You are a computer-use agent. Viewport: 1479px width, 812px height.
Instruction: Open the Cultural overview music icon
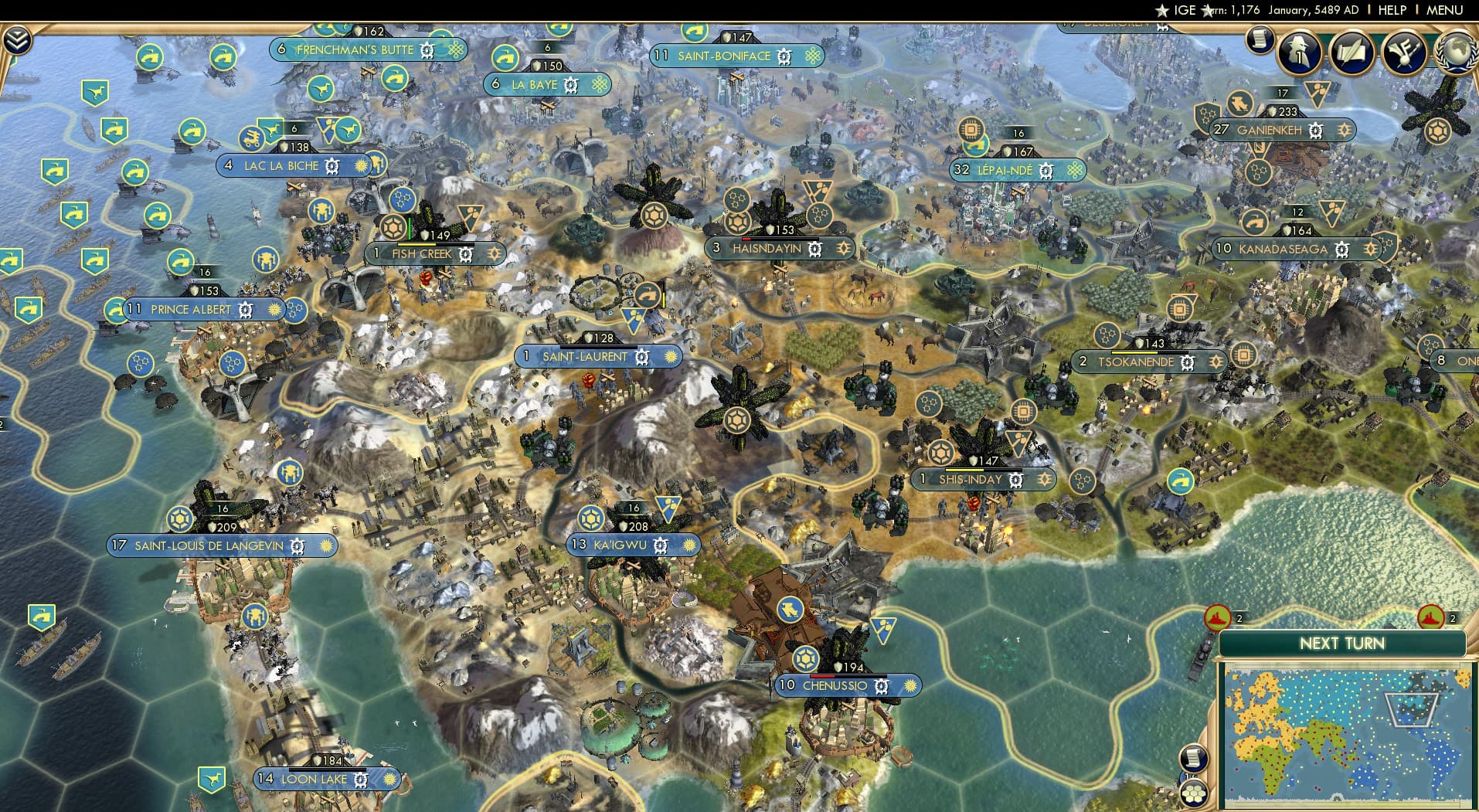(1404, 53)
